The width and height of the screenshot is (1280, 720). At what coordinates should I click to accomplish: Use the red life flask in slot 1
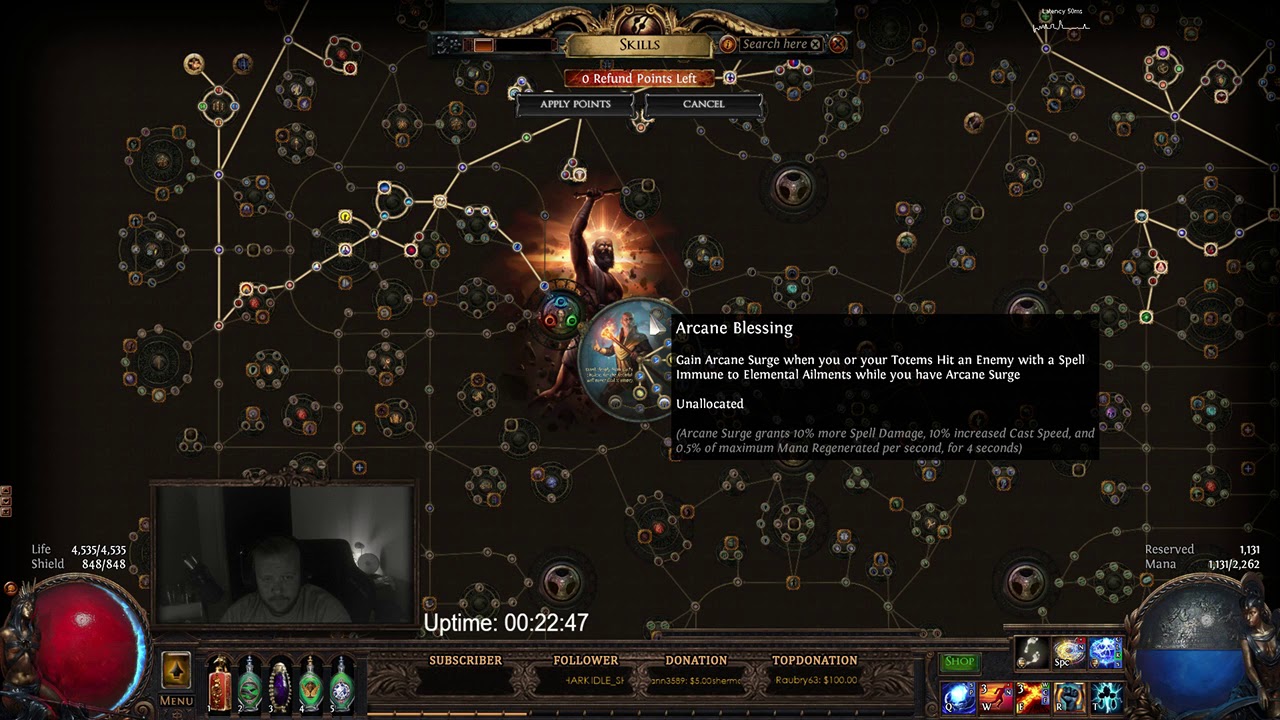(x=219, y=684)
